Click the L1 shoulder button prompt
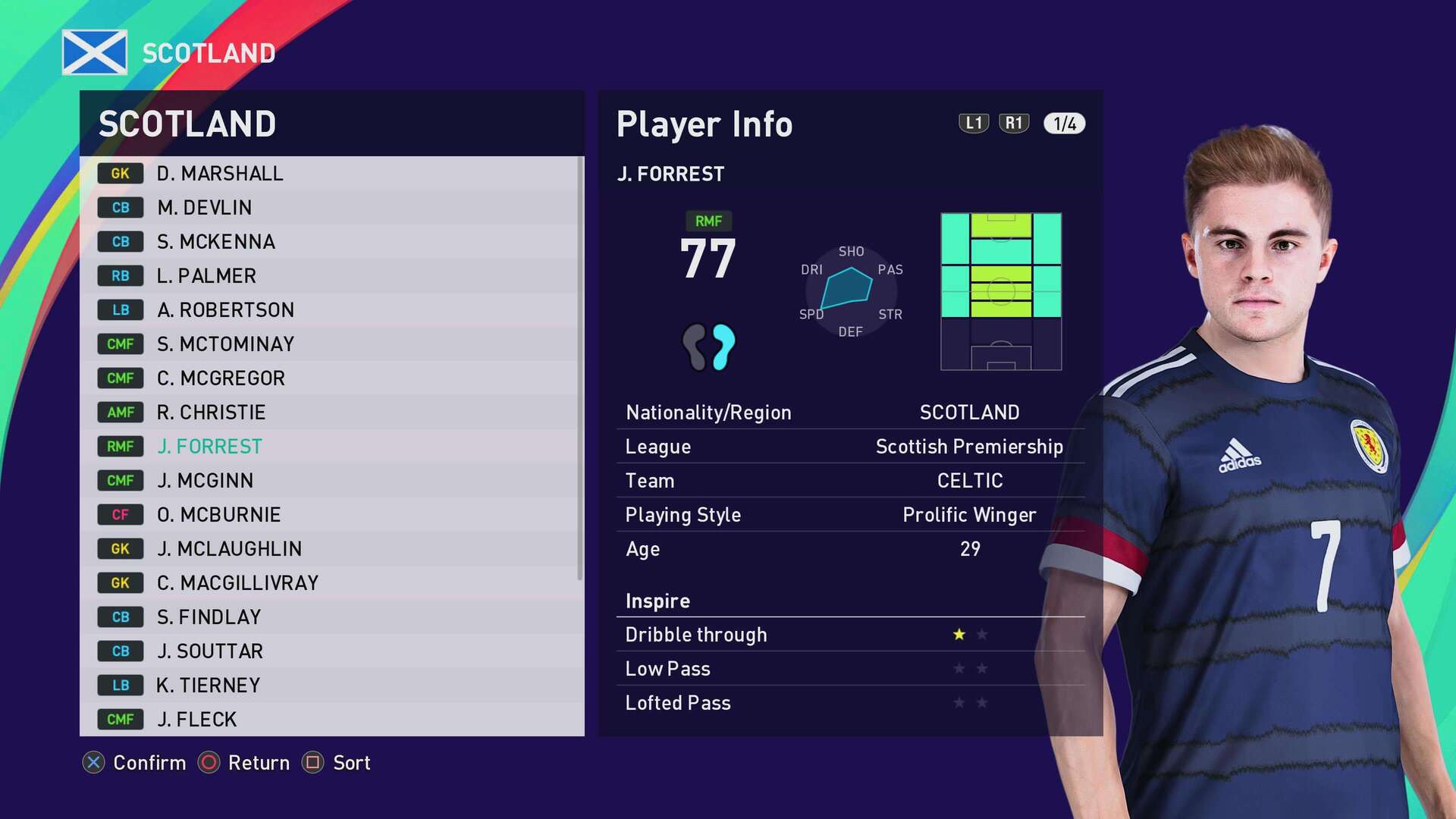Screen dimensions: 1456x819 pyautogui.click(x=973, y=124)
